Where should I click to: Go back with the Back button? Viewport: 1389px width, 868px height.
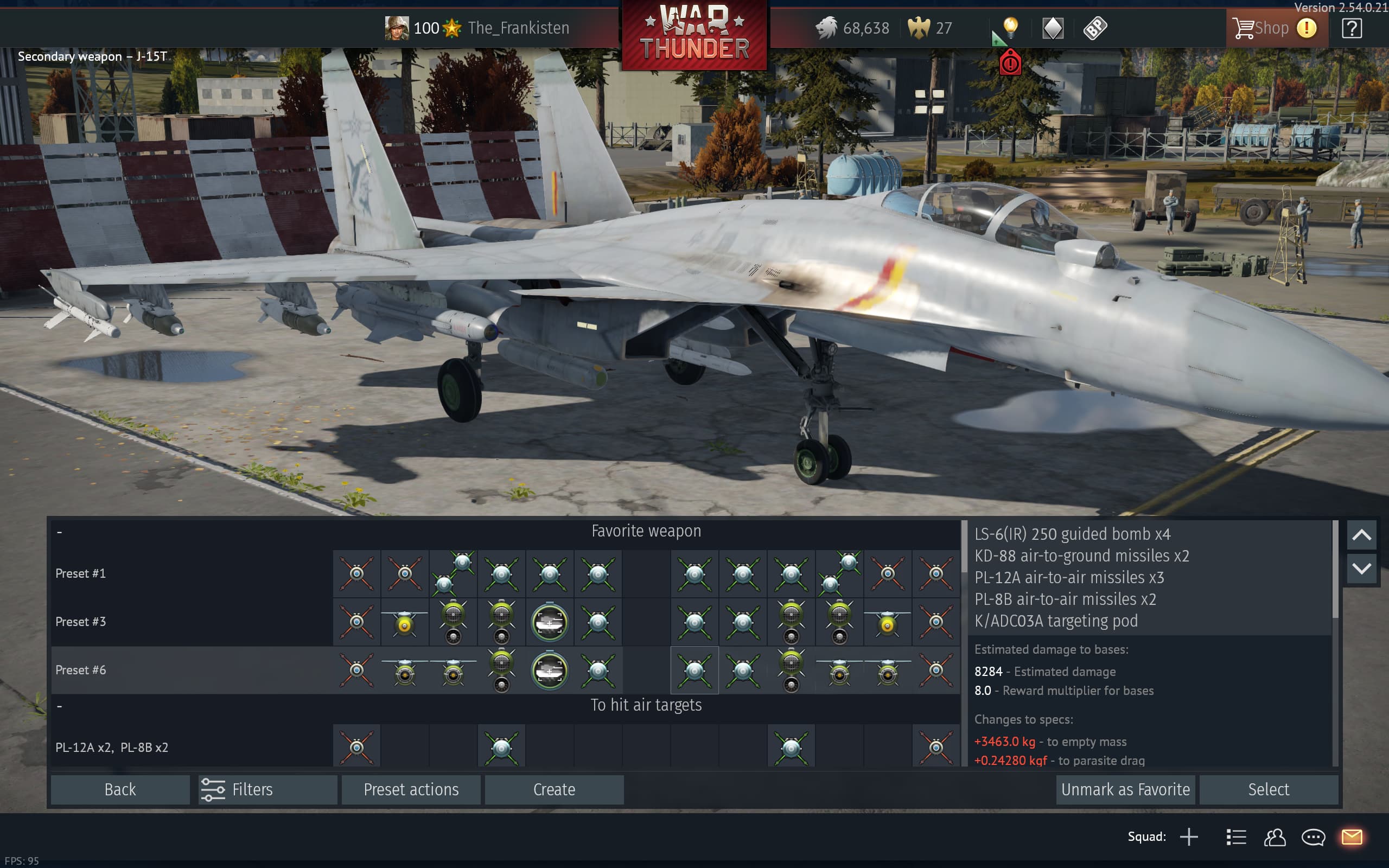click(120, 789)
